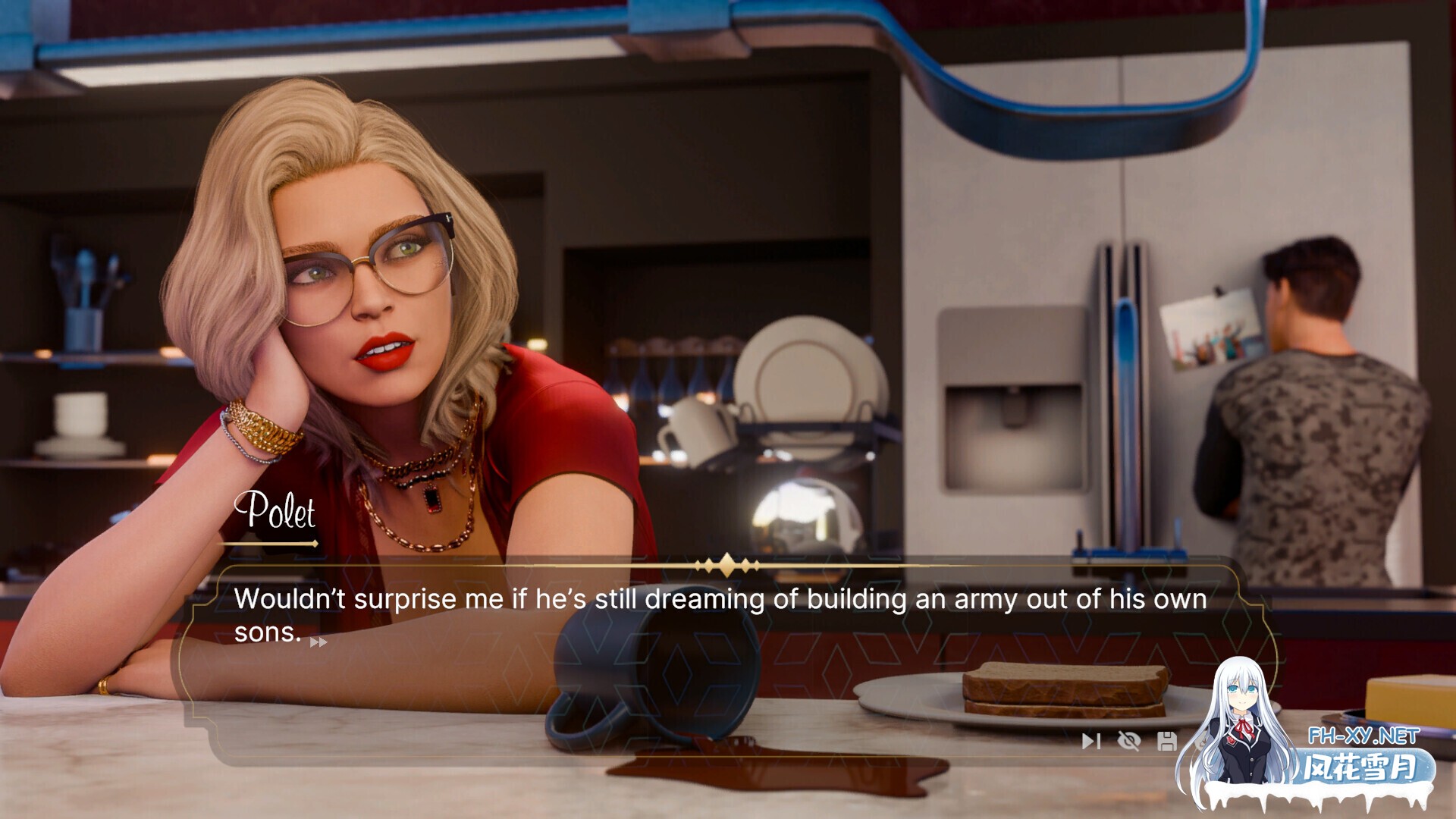Skip dialogue with the skip-forward icon
The image size is (1456, 819).
point(1090,741)
